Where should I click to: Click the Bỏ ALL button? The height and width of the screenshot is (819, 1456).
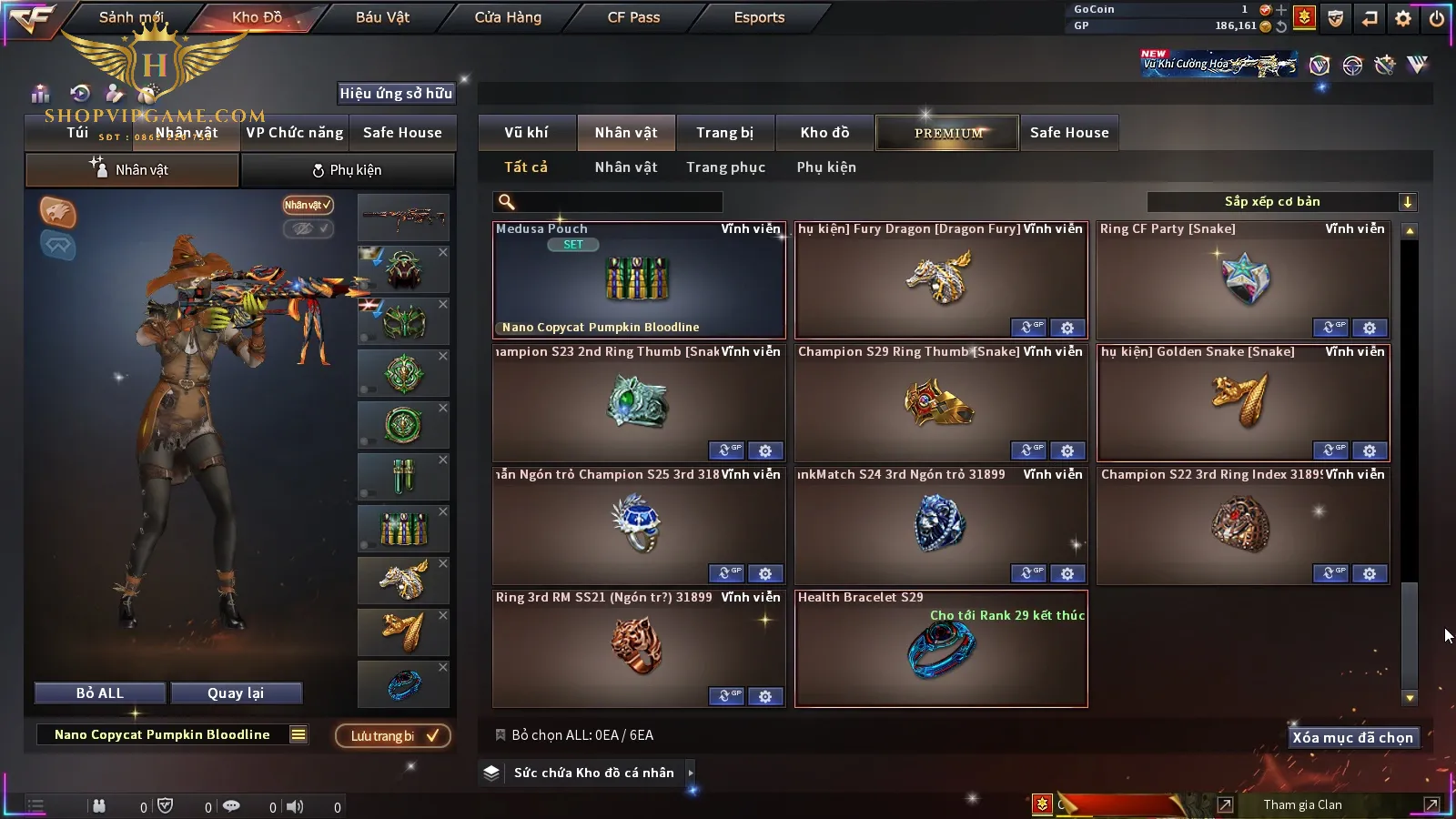[x=100, y=693]
